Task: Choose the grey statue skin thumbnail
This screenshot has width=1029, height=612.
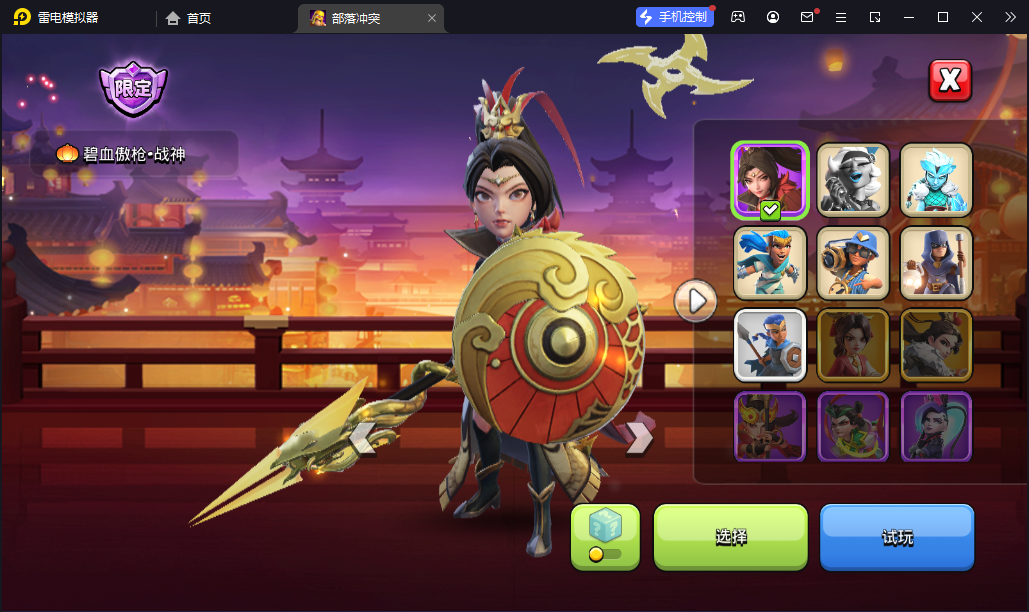Action: click(853, 180)
